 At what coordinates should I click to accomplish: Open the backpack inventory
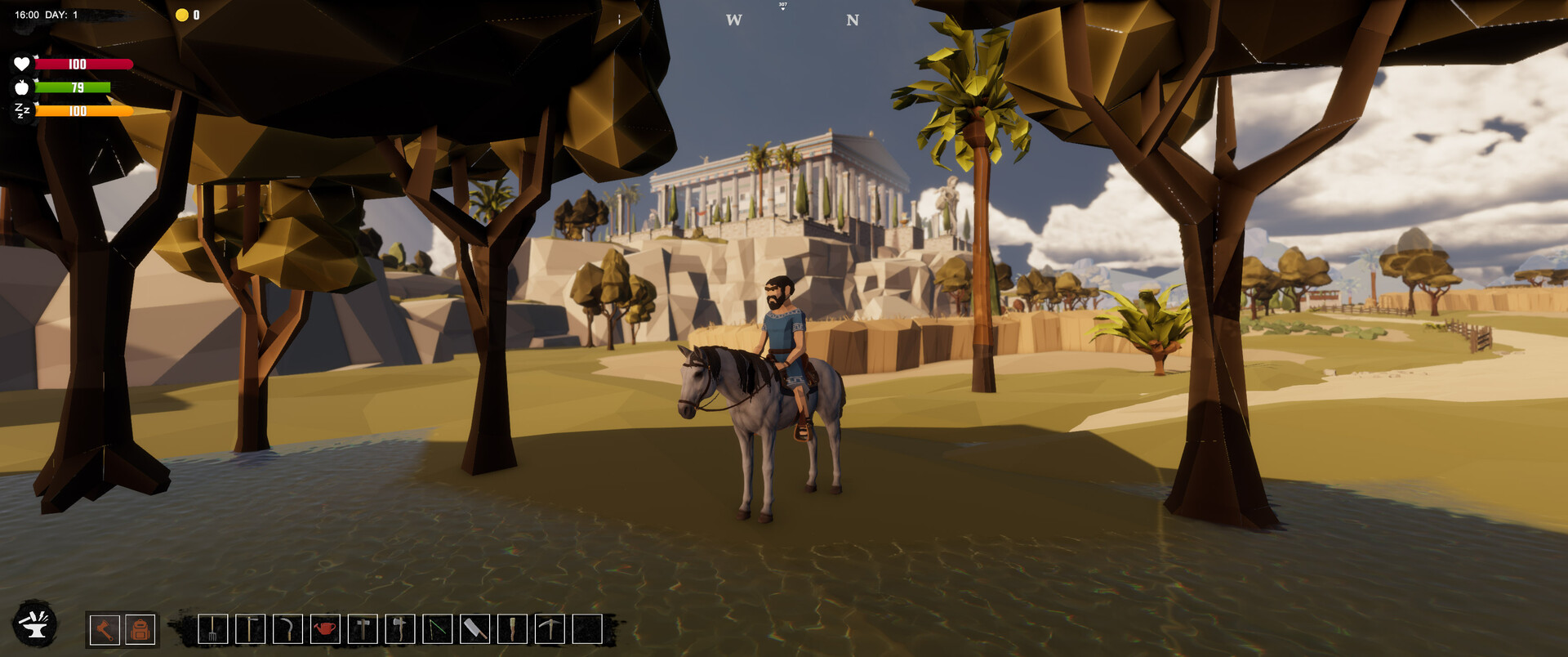coord(140,630)
